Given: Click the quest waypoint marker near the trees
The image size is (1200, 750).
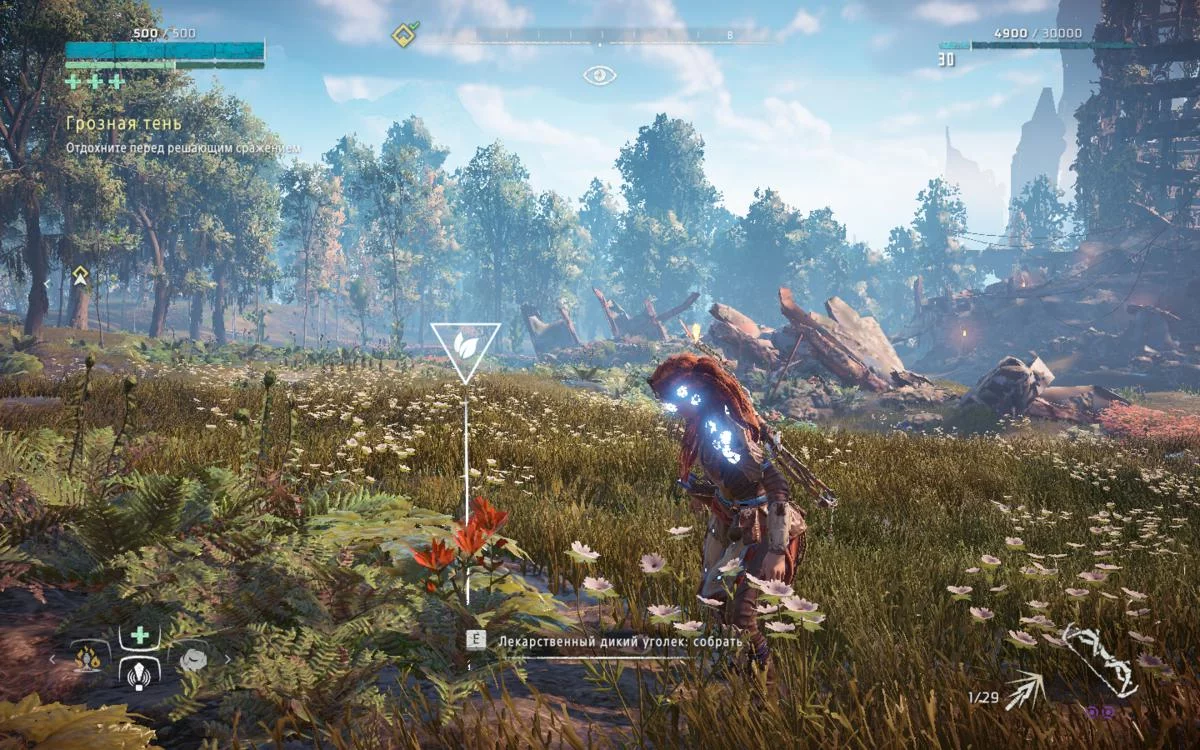Looking at the screenshot, I should 80,276.
